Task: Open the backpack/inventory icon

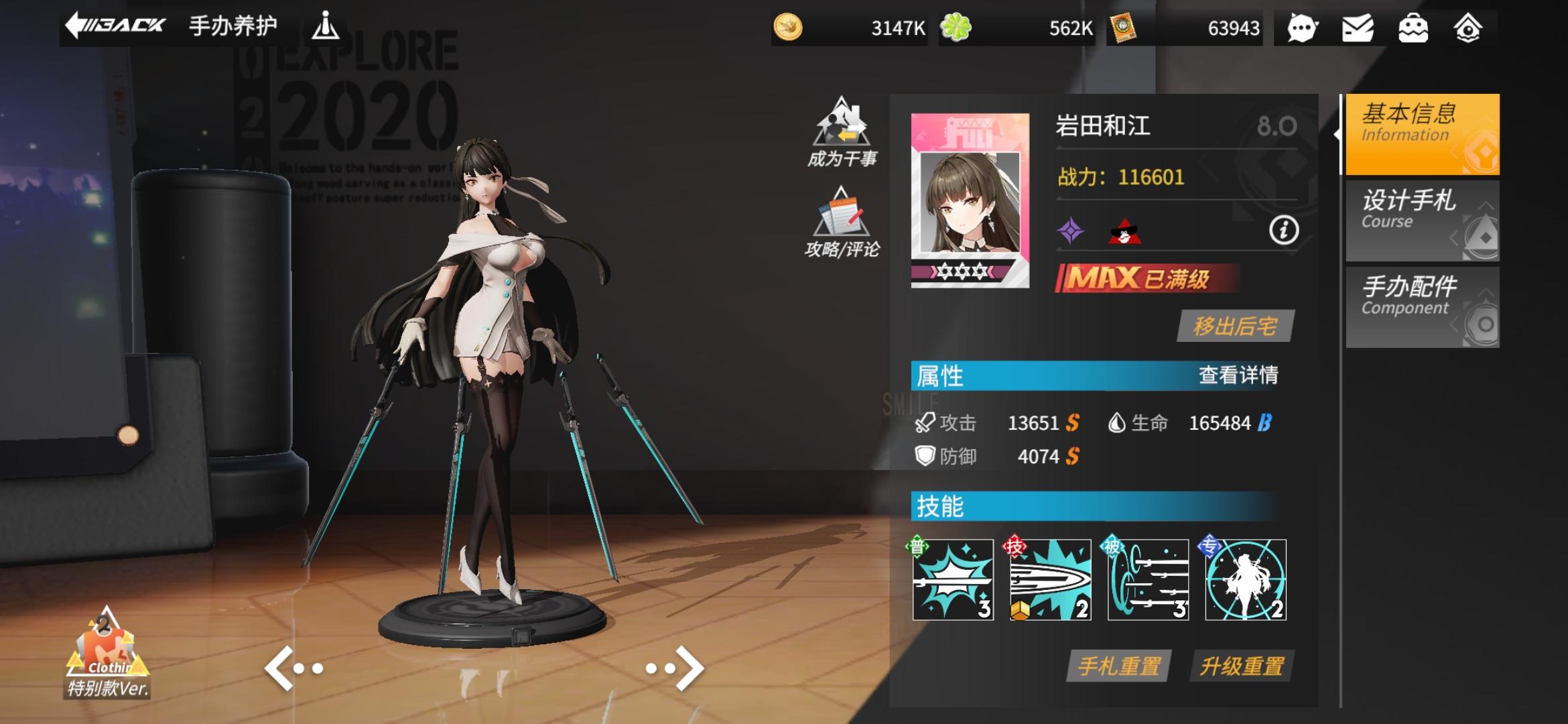Action: pos(1415,28)
